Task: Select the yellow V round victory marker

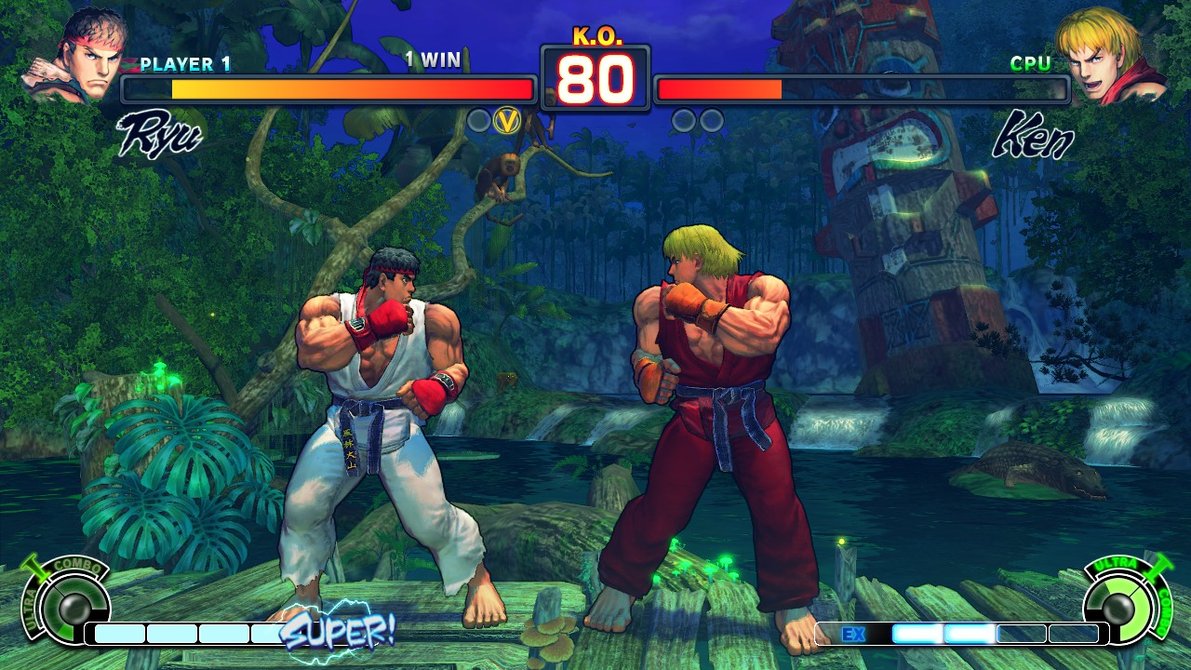Action: pyautogui.click(x=510, y=121)
